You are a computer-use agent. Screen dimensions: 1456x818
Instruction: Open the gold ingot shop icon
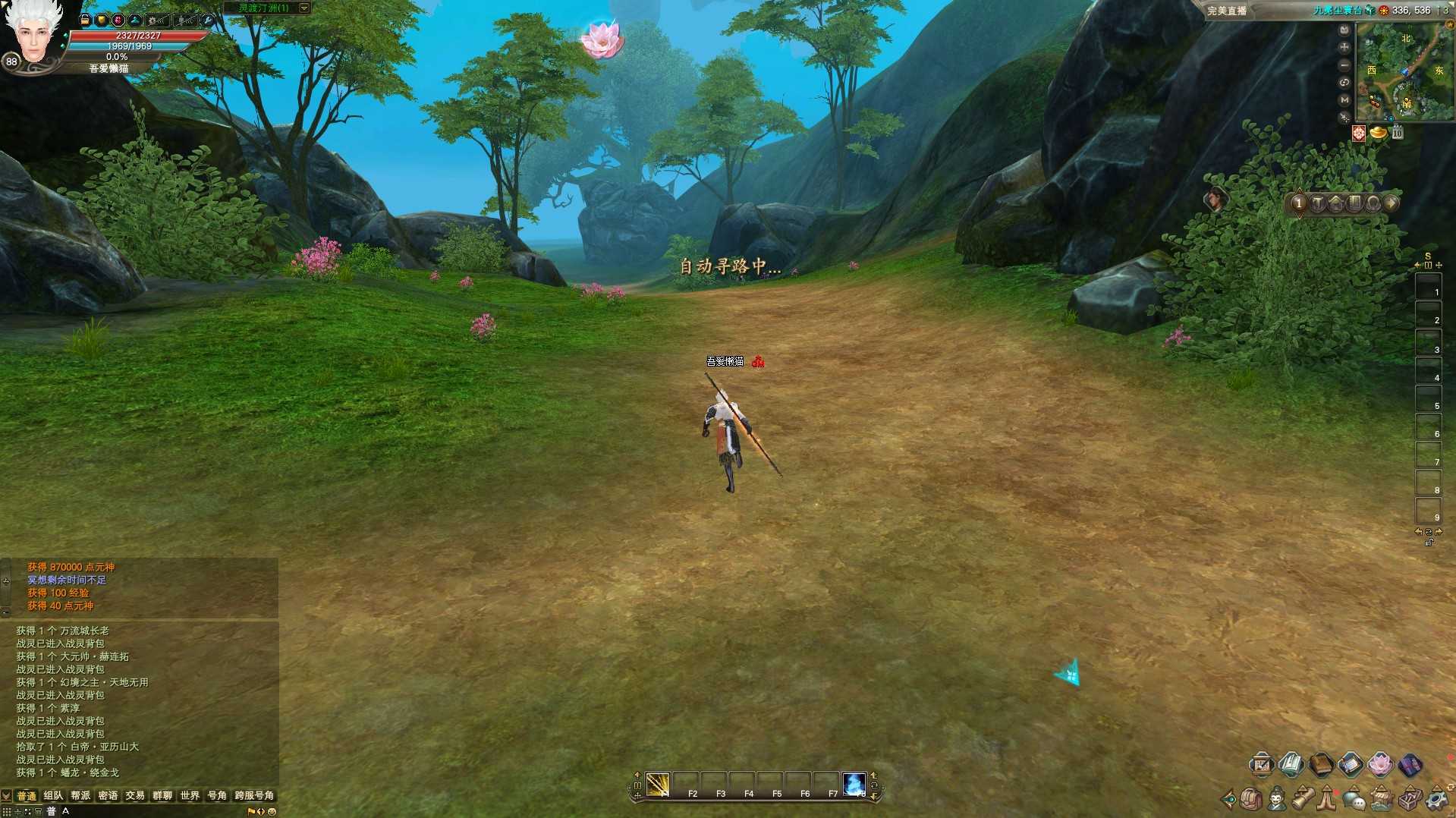1378,134
